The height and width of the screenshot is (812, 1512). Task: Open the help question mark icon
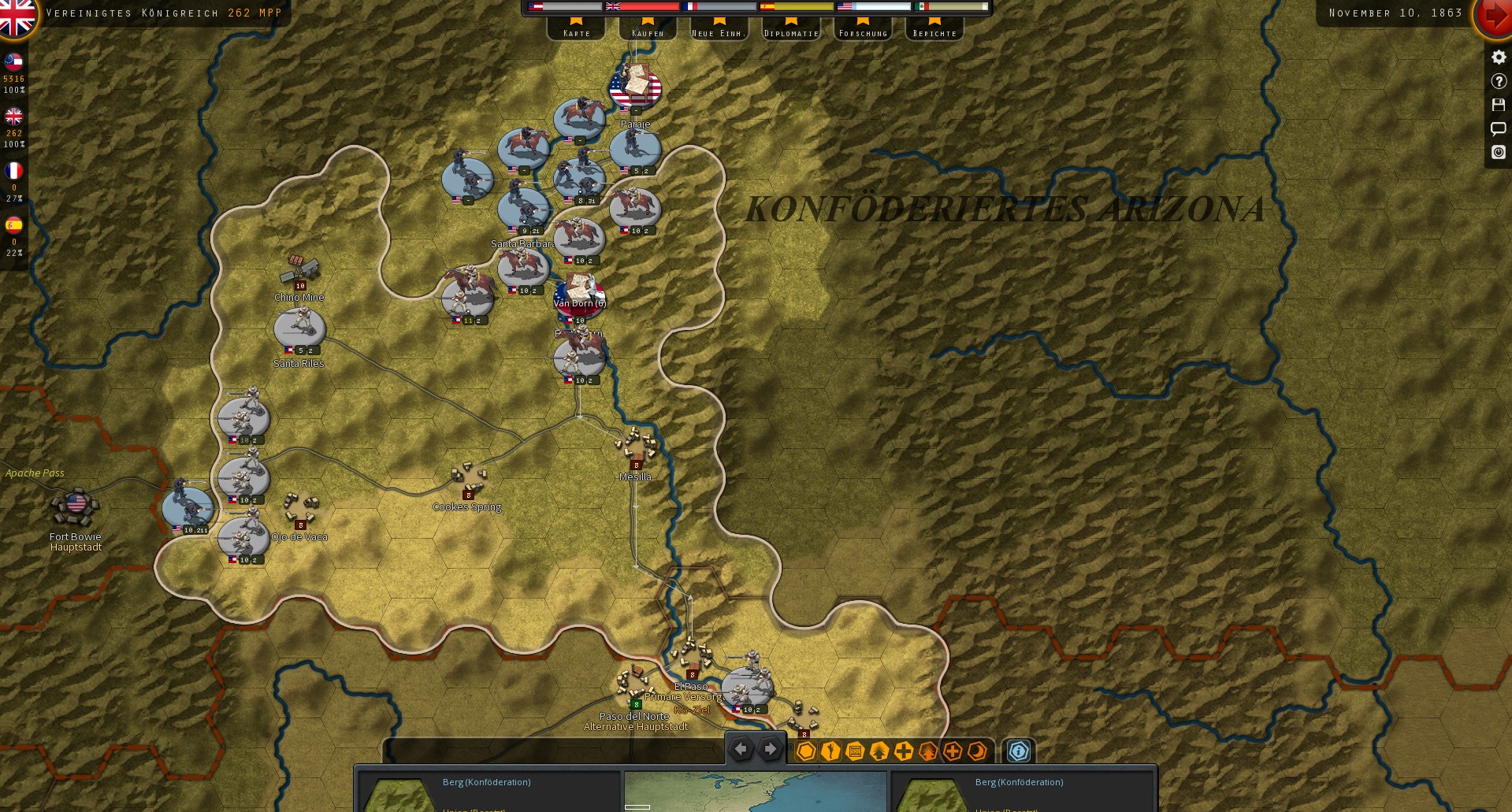pos(1498,80)
